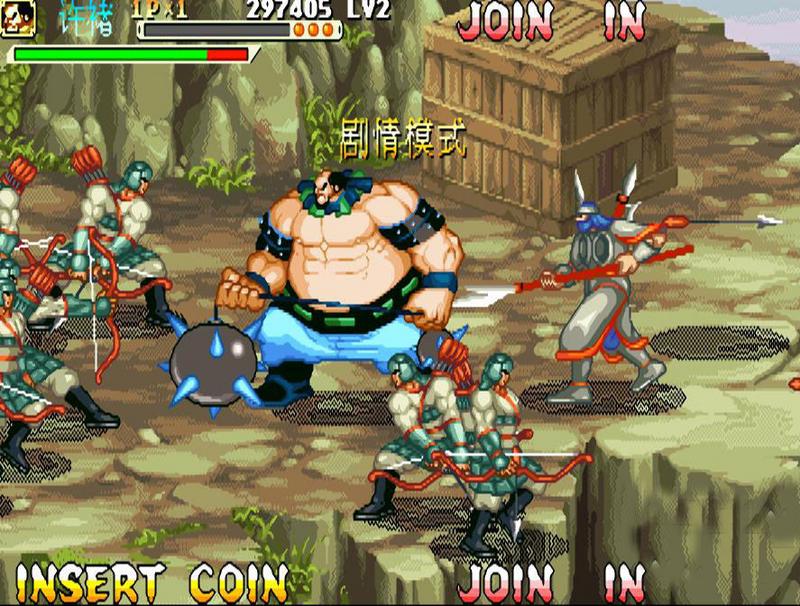This screenshot has height=606, width=800.
Task: Click the player one character portrait
Action: coord(18,14)
